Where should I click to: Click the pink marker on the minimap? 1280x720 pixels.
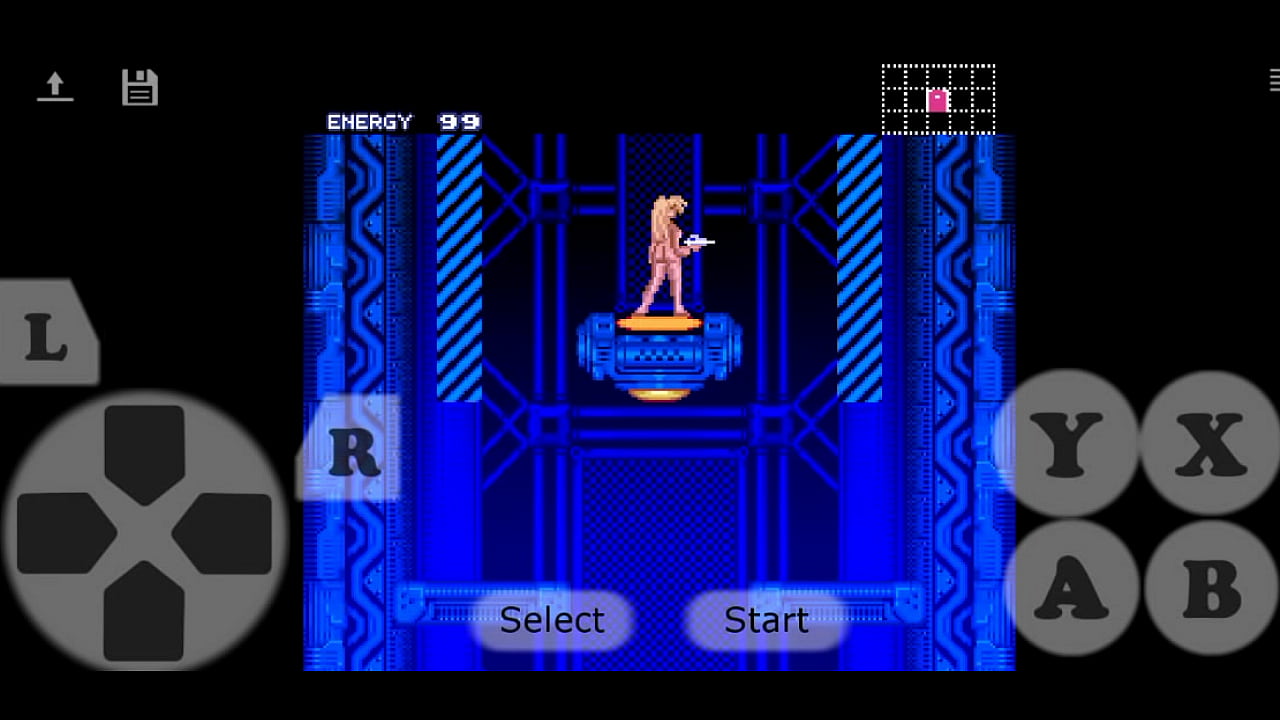936,99
